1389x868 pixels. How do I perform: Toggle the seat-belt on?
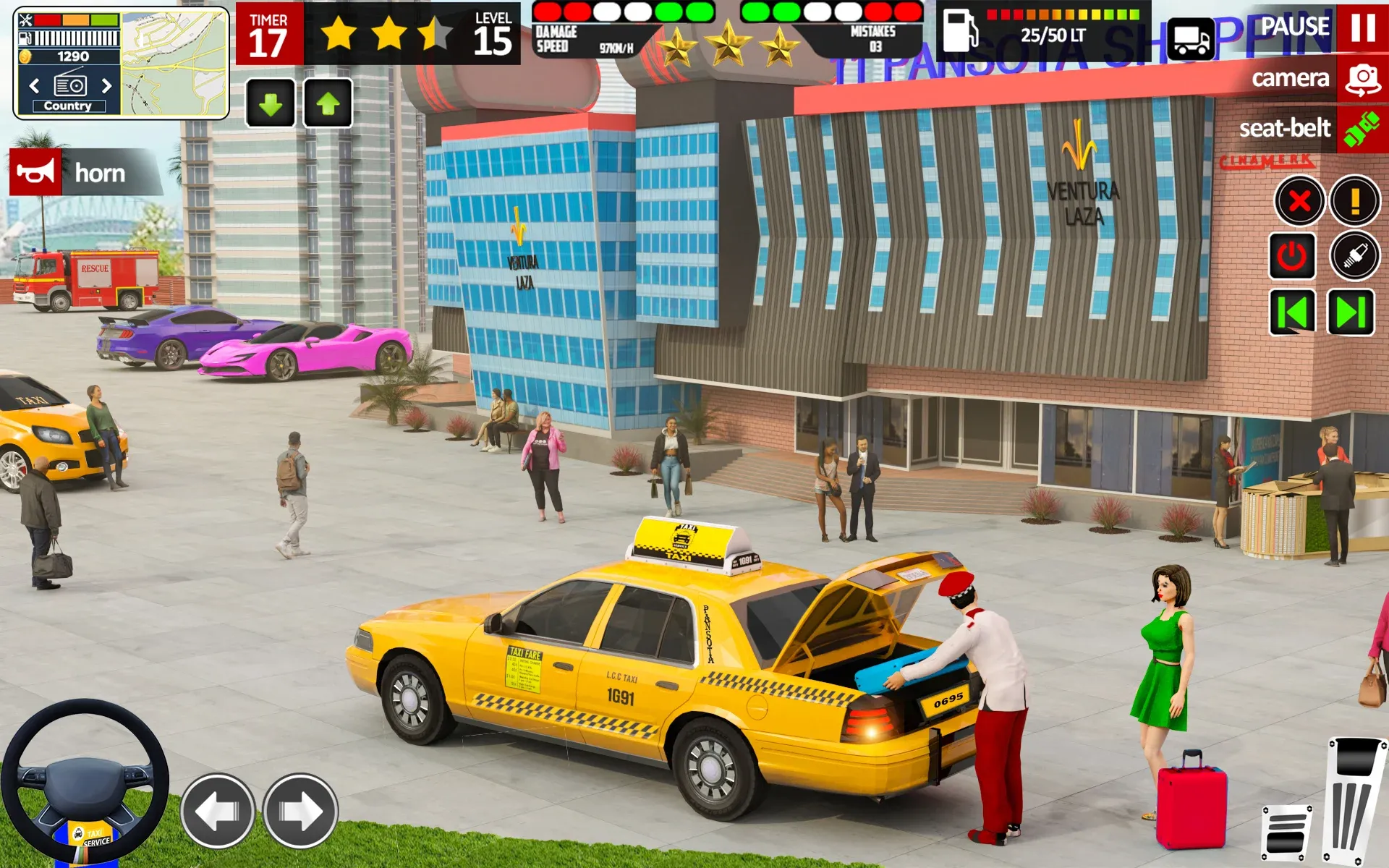coord(1363,128)
